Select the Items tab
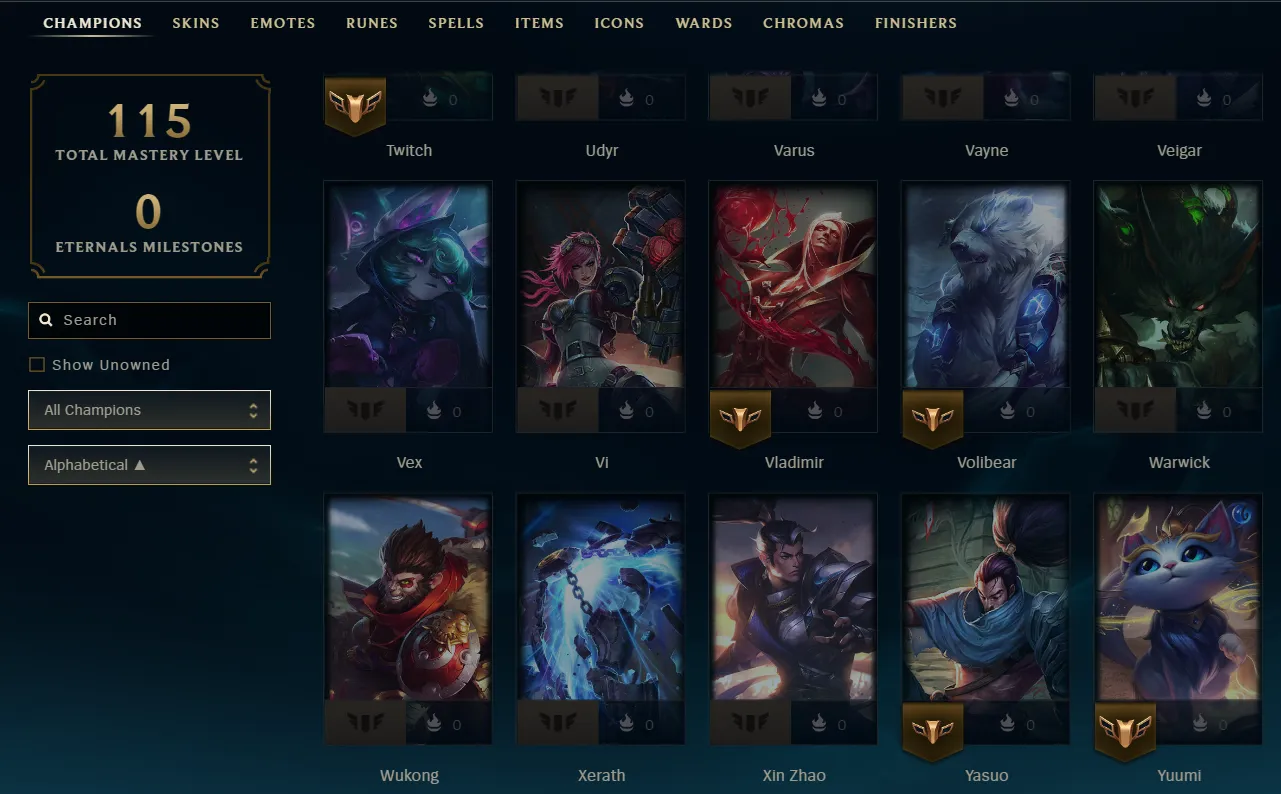 539,23
